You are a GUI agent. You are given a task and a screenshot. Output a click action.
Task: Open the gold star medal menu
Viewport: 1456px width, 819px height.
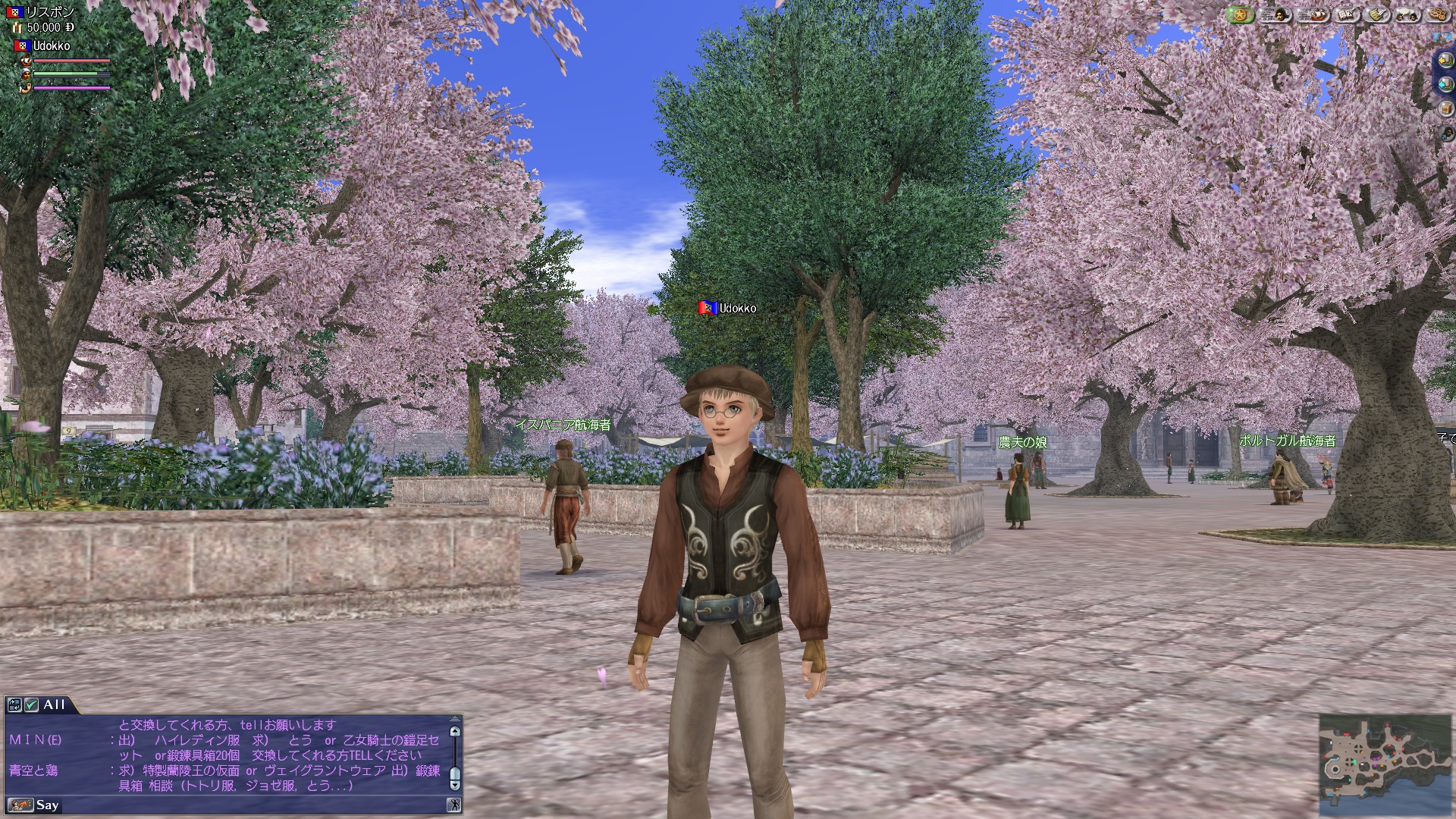coord(1240,14)
